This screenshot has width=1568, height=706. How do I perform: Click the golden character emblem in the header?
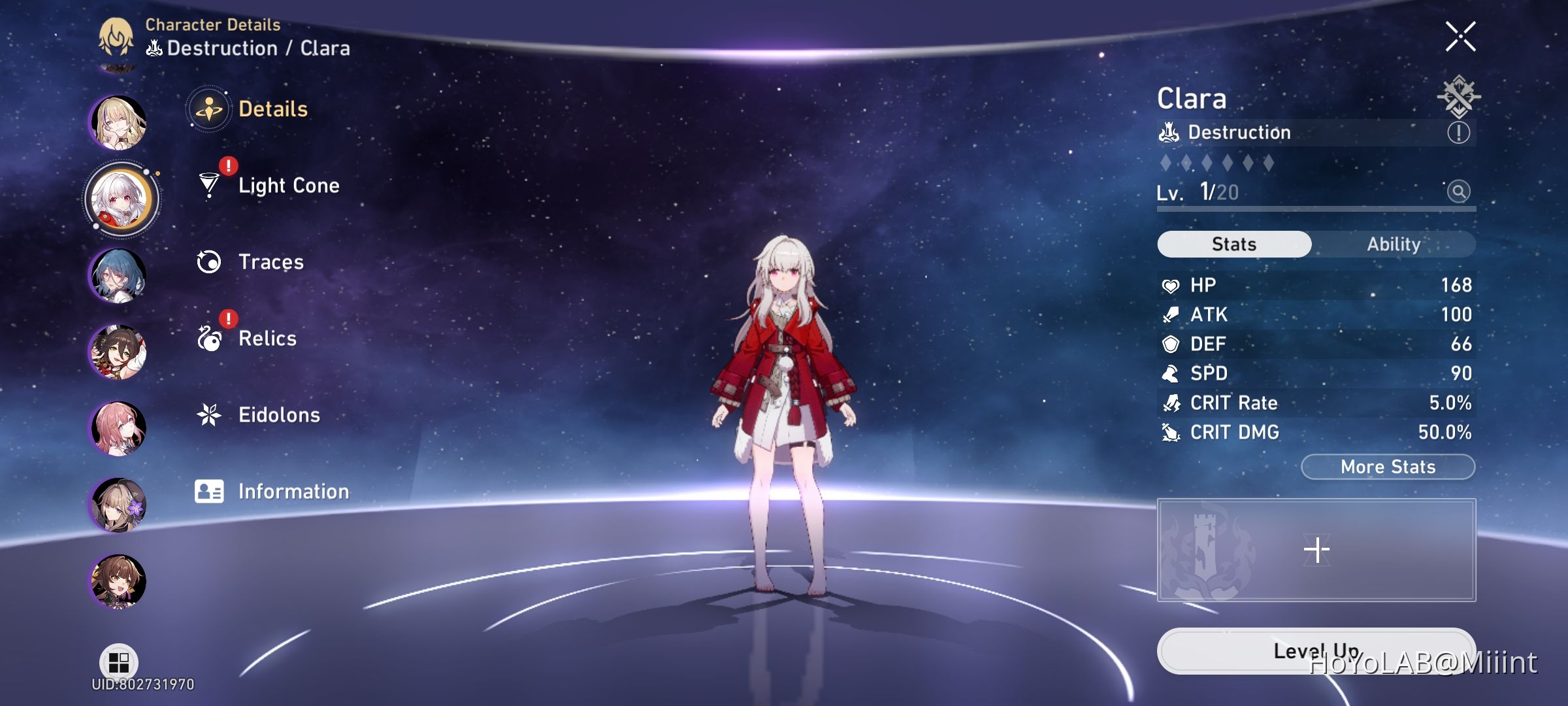115,36
